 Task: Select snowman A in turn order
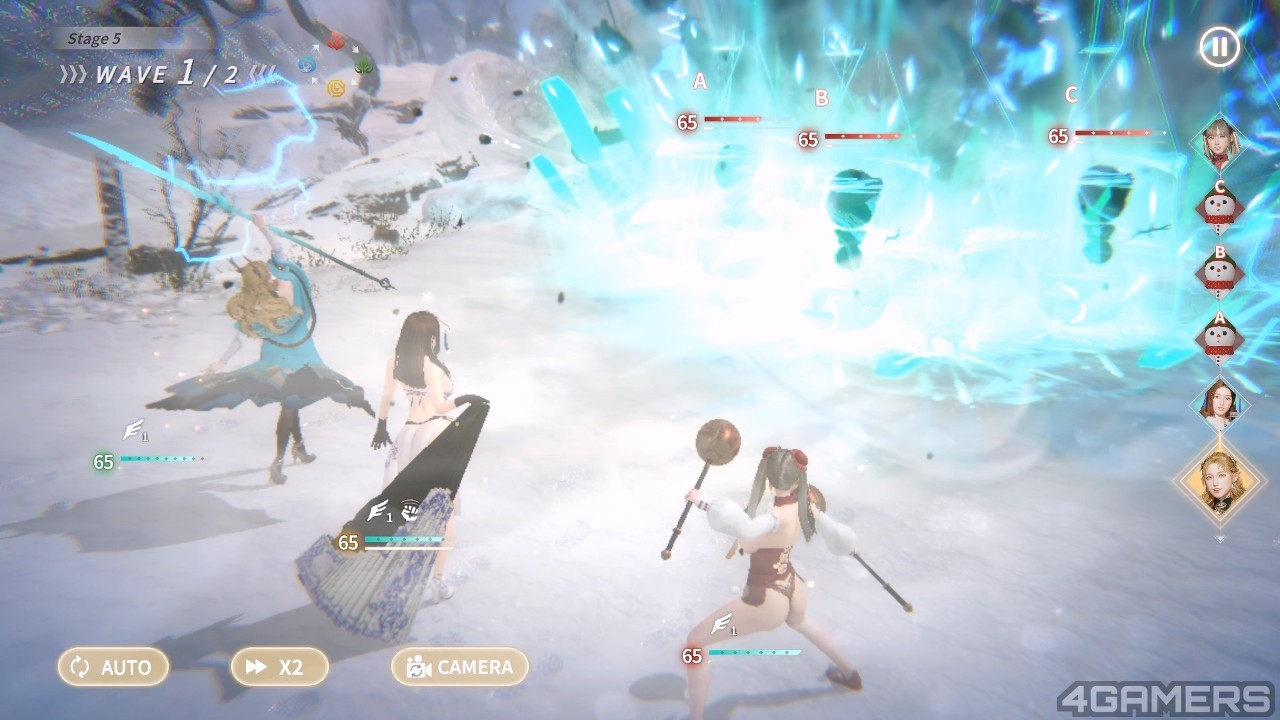point(1219,337)
